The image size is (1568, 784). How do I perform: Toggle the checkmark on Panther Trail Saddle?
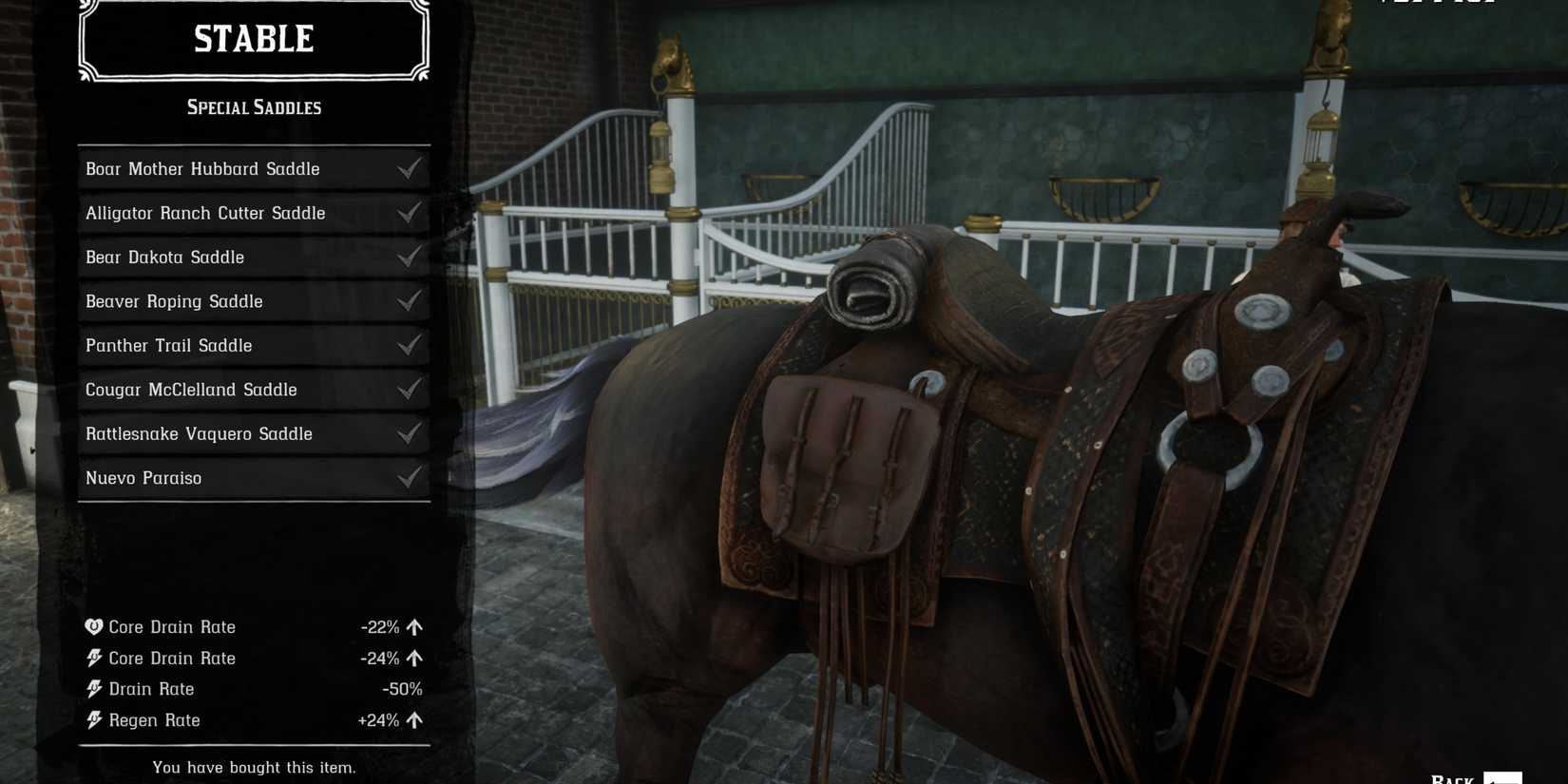[409, 345]
